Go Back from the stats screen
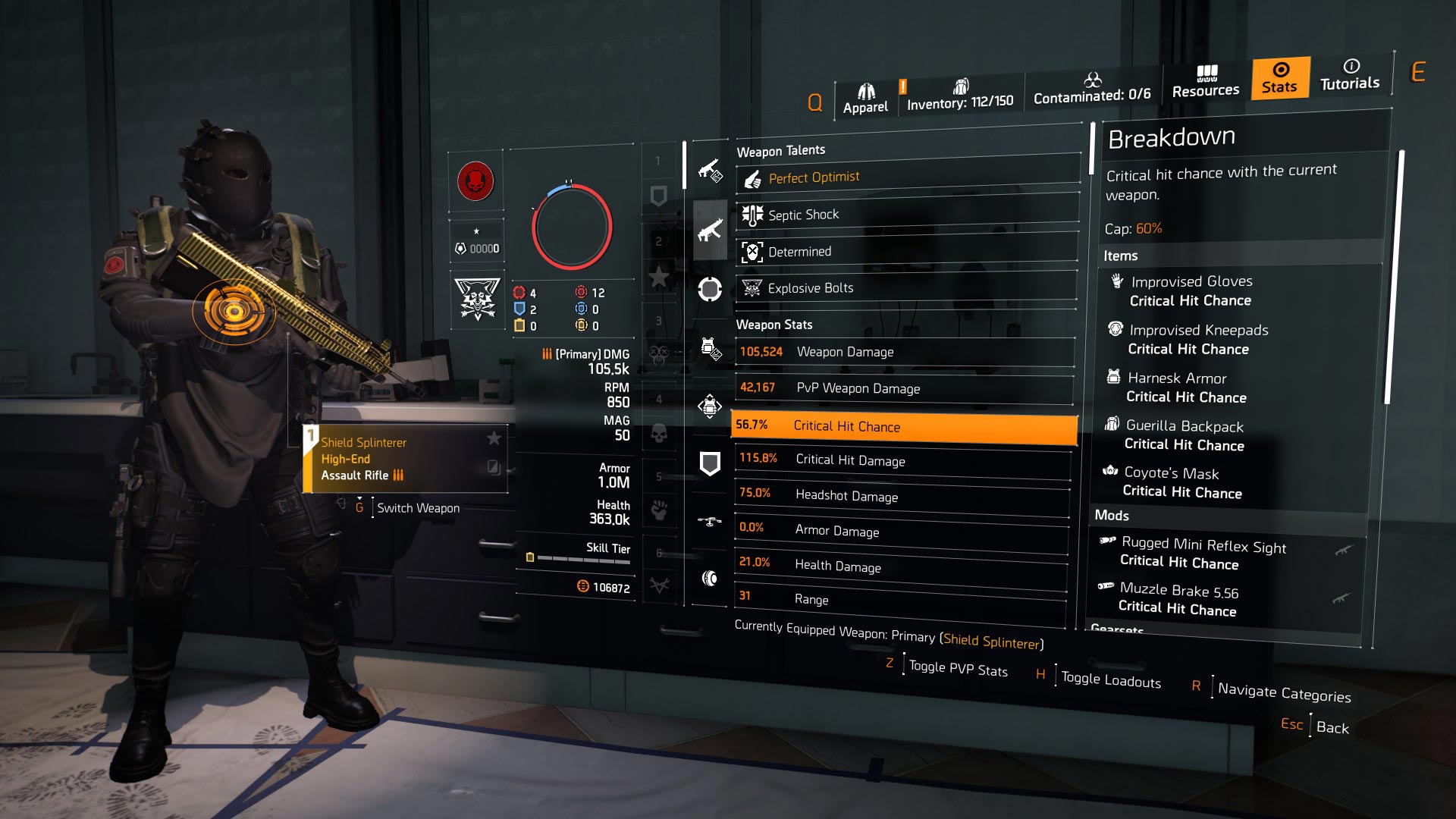 (1332, 728)
